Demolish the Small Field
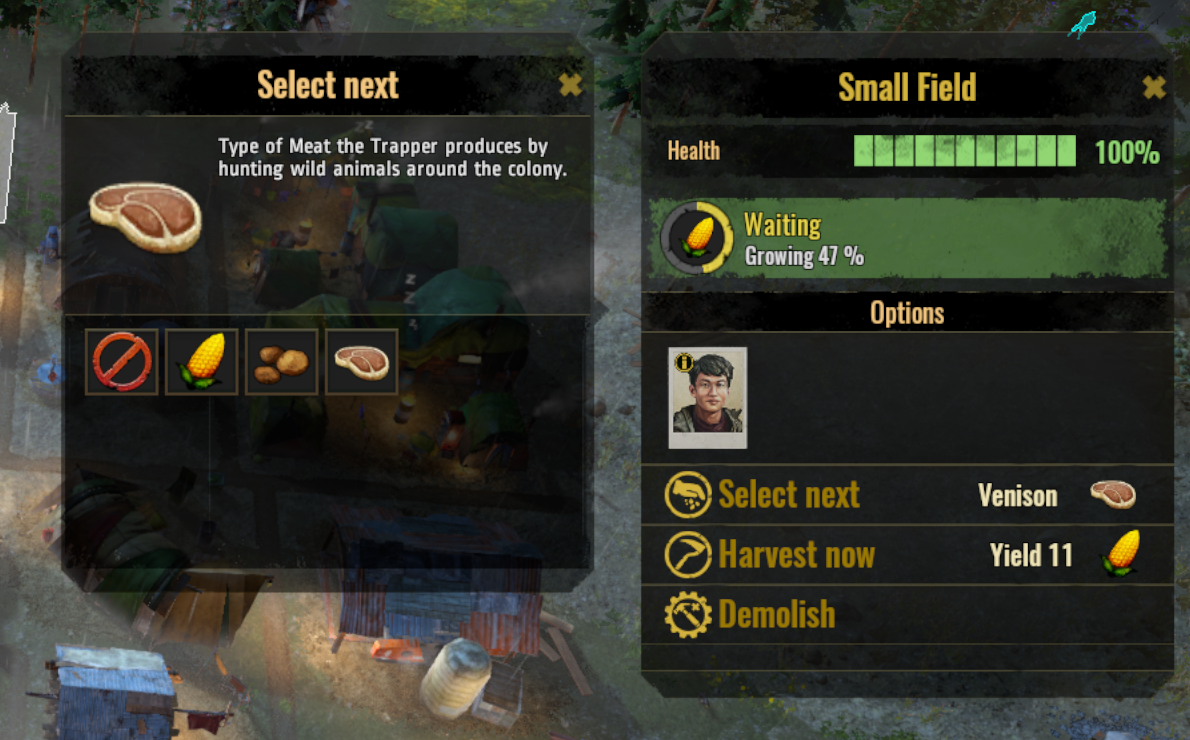 tap(776, 614)
